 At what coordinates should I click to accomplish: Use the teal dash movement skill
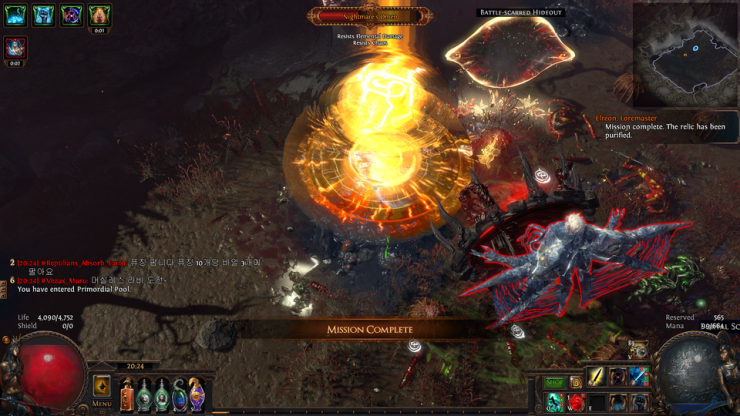tap(556, 402)
